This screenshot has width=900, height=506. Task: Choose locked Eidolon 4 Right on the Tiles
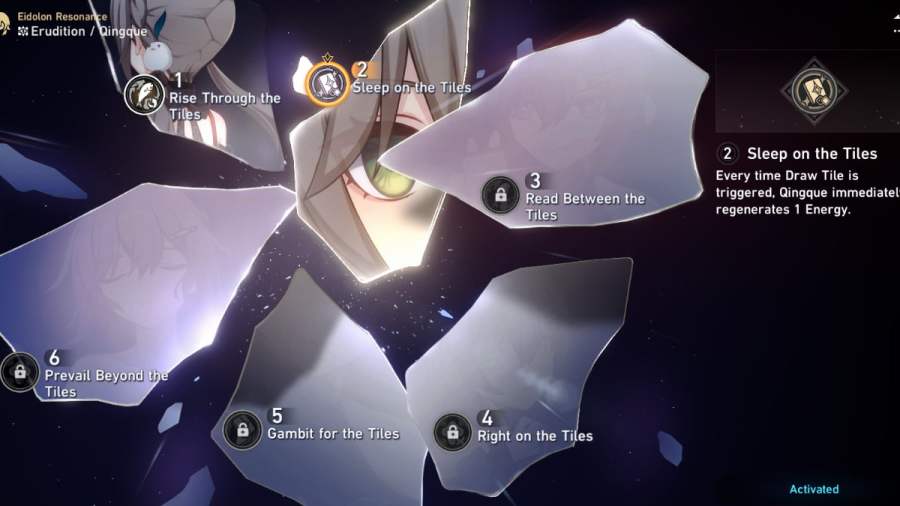tap(452, 432)
